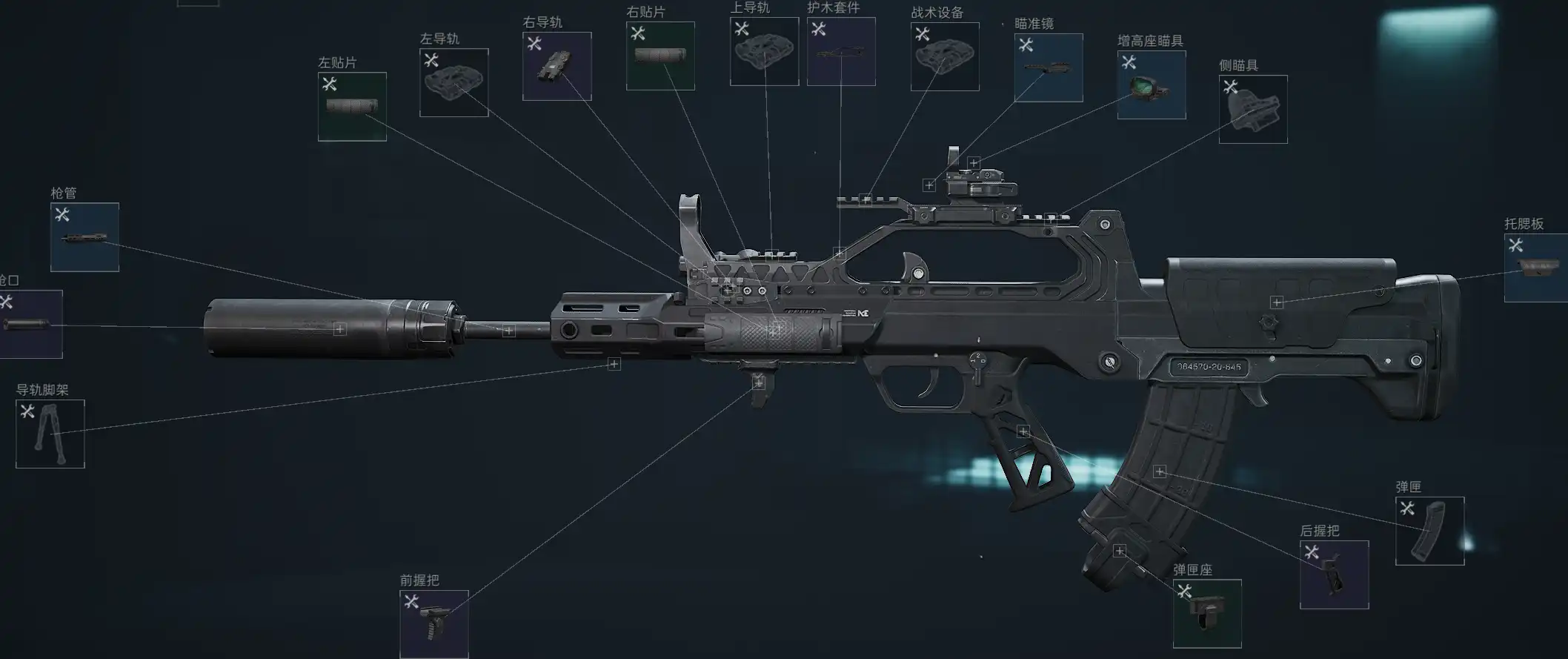This screenshot has height=659, width=1568.
Task: Choose the 瞄准镜 scope slot
Action: [1049, 67]
